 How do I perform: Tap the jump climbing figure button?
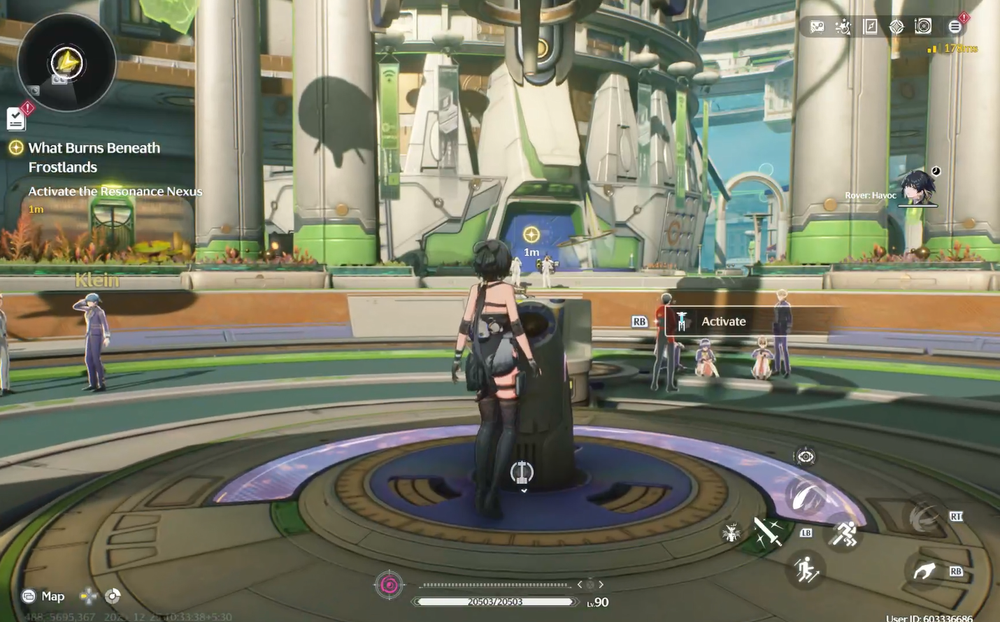tap(805, 570)
